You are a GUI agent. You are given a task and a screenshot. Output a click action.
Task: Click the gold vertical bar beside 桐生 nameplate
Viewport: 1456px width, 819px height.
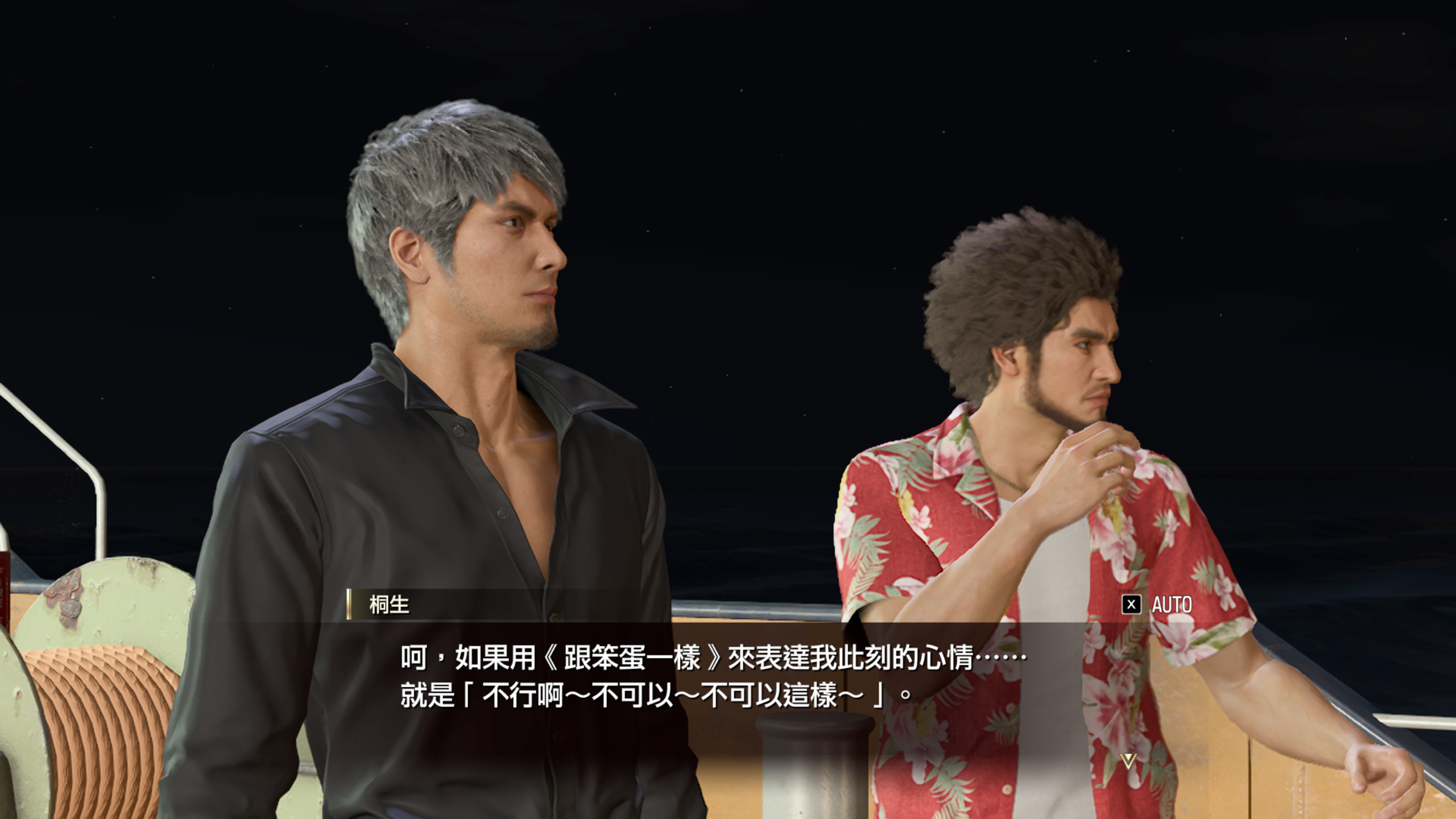349,605
